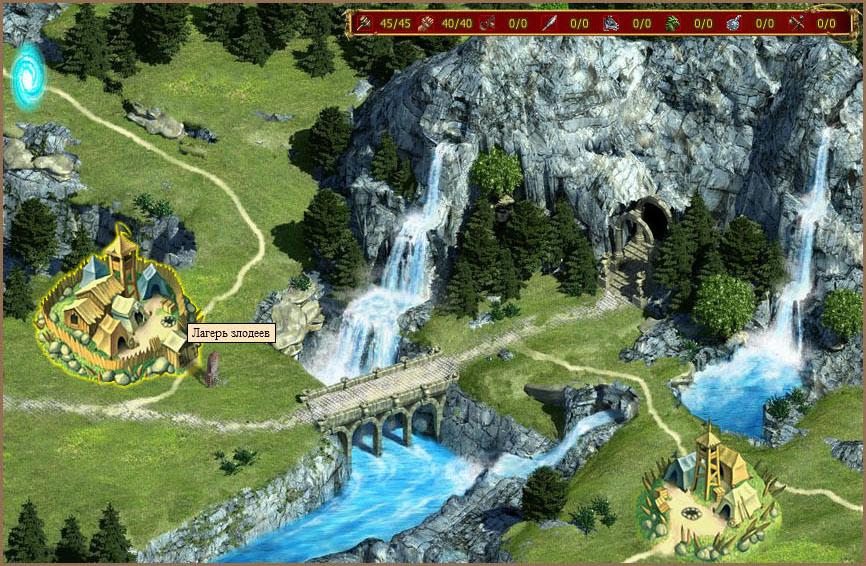Enter the glowing blue swirl portal

click(x=28, y=76)
